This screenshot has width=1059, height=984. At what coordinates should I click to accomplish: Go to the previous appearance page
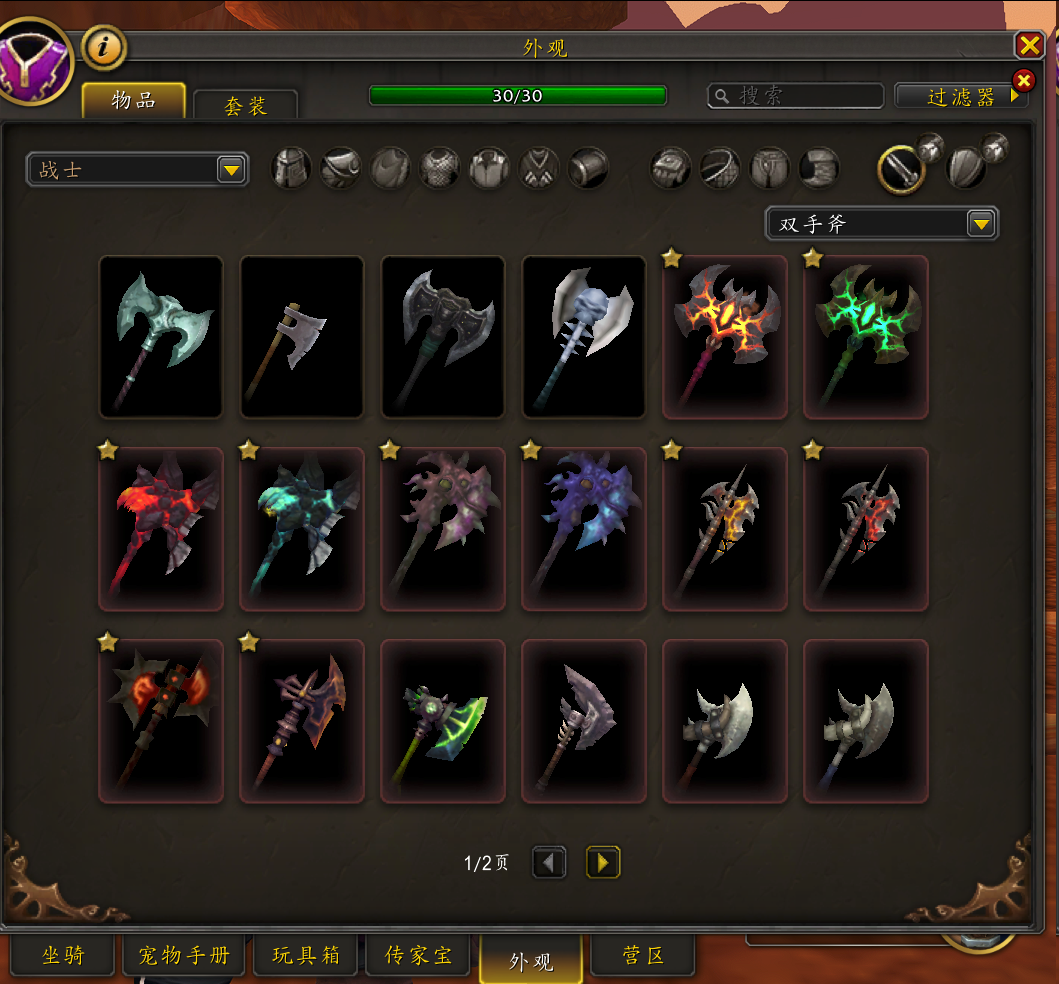pyautogui.click(x=549, y=862)
